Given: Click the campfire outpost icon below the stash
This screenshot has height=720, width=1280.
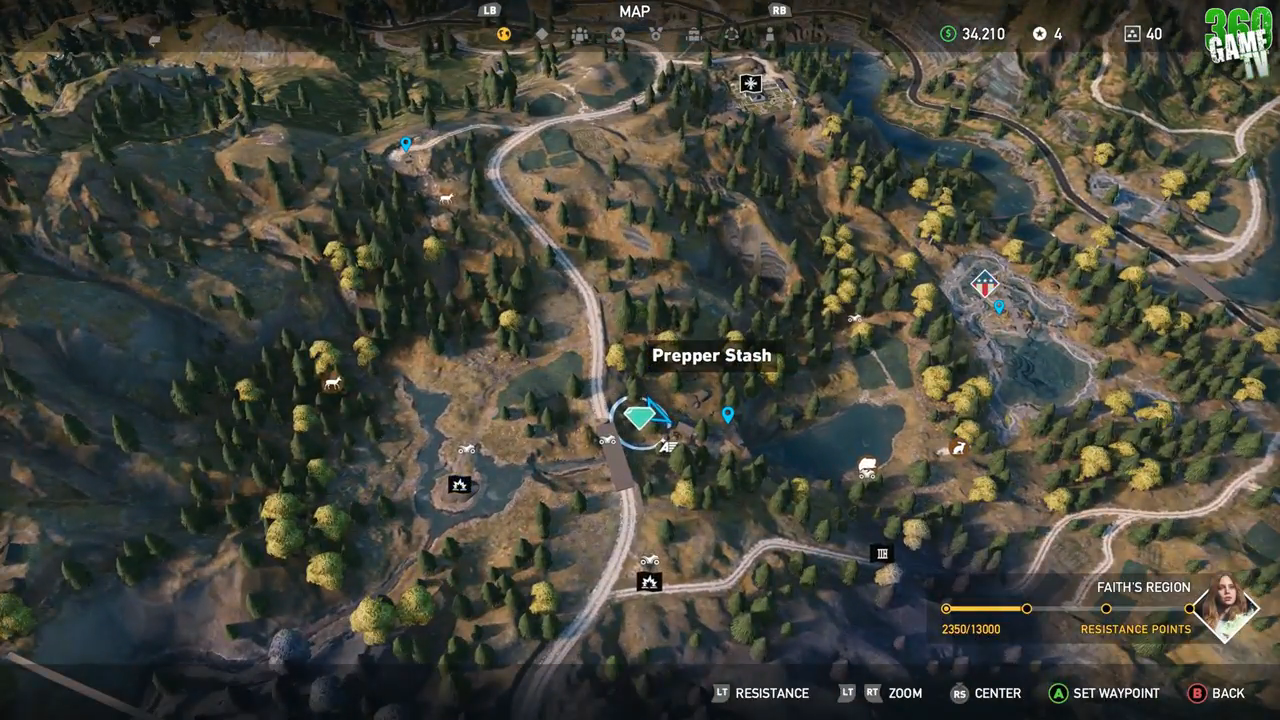Looking at the screenshot, I should click(648, 580).
